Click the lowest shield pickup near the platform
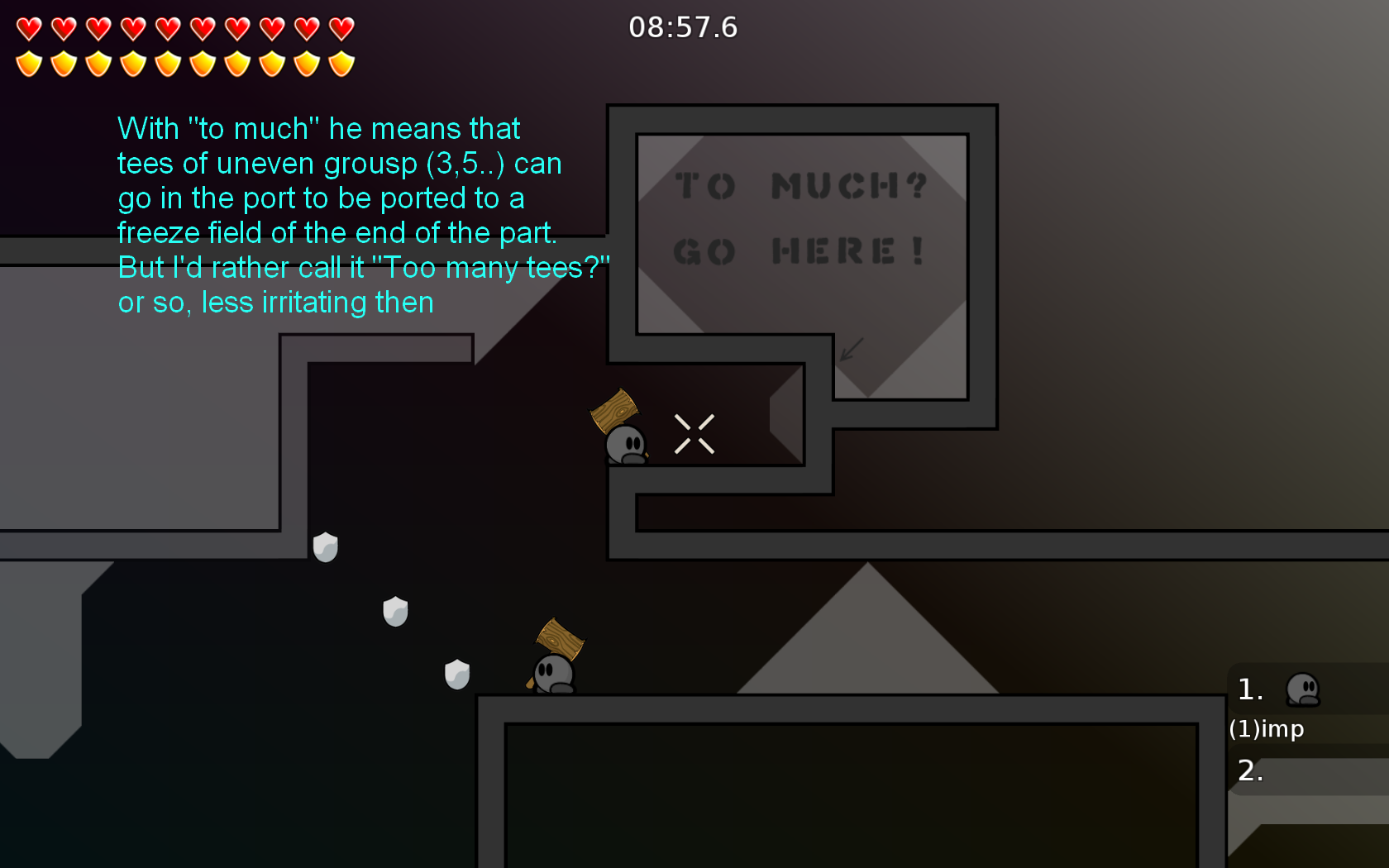This screenshot has width=1389, height=868. click(457, 675)
